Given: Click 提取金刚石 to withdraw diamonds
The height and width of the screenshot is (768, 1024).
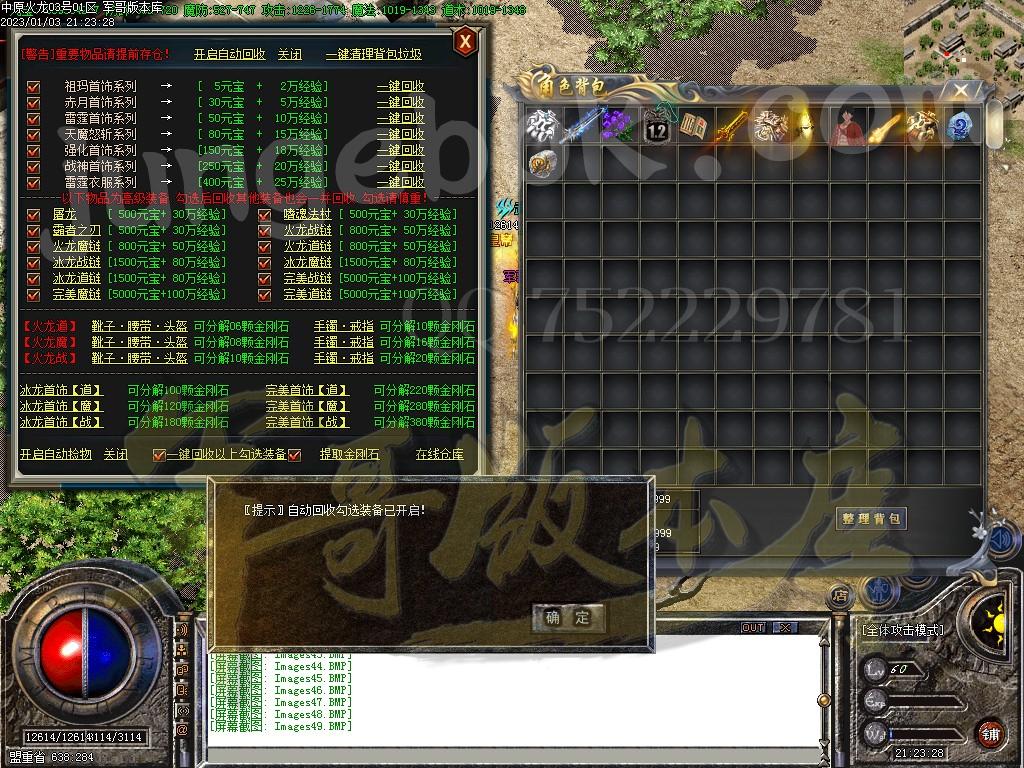Looking at the screenshot, I should (x=349, y=454).
